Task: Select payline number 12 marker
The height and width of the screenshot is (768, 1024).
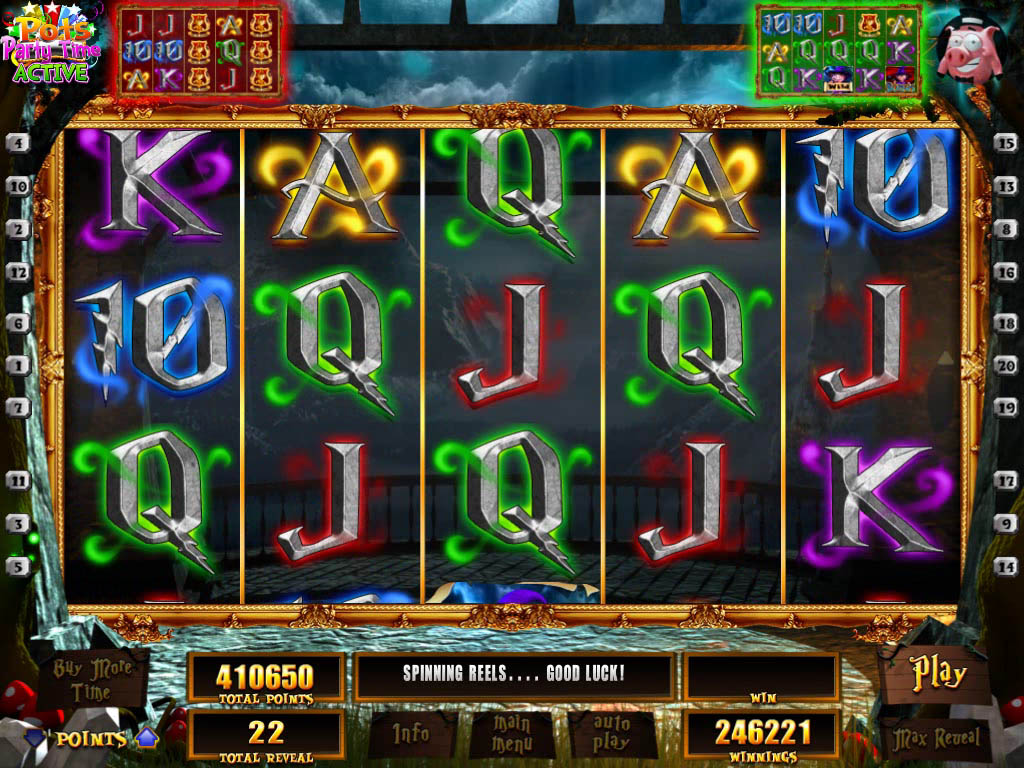Action: (x=17, y=272)
